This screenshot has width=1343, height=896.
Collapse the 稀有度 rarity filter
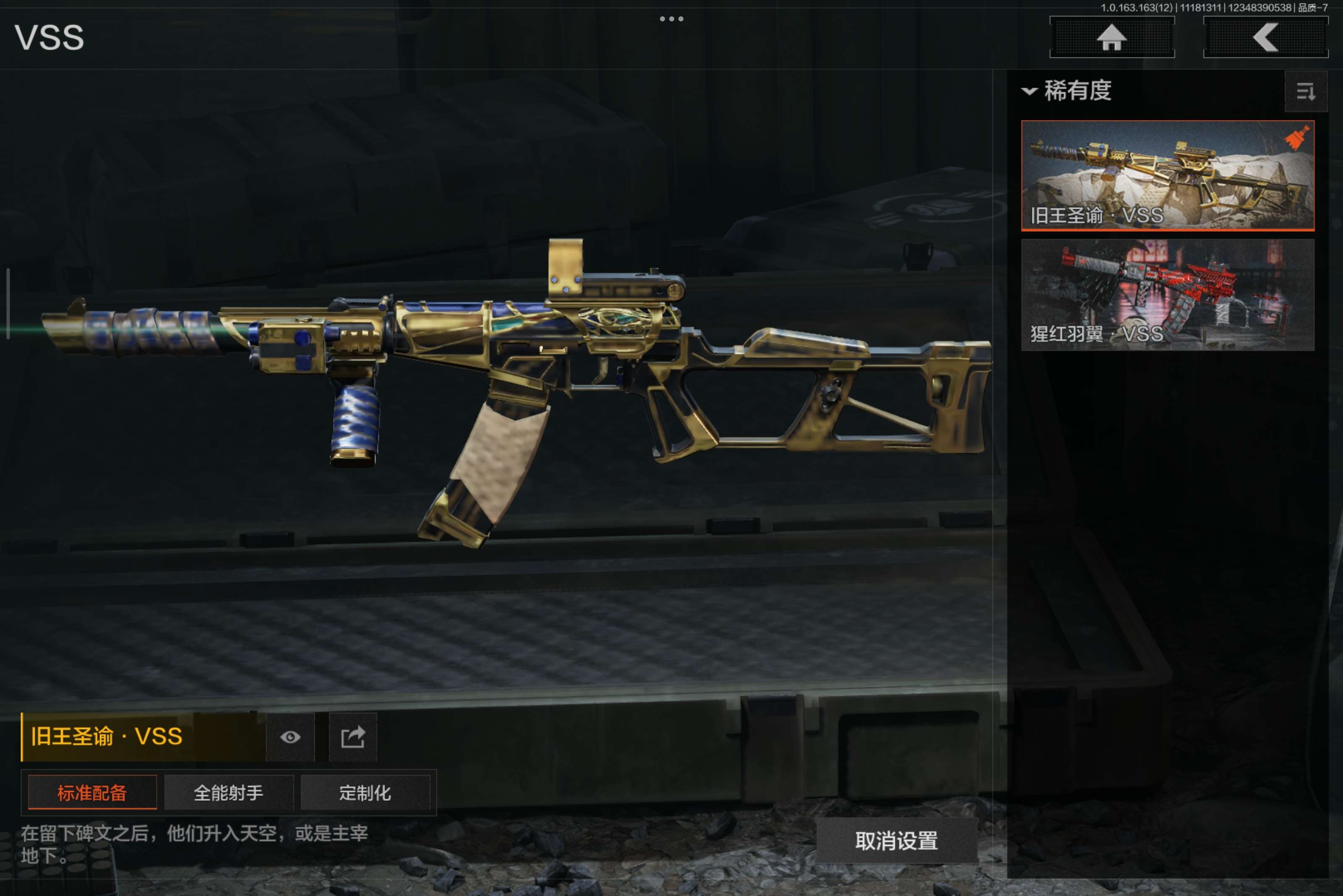[1067, 91]
